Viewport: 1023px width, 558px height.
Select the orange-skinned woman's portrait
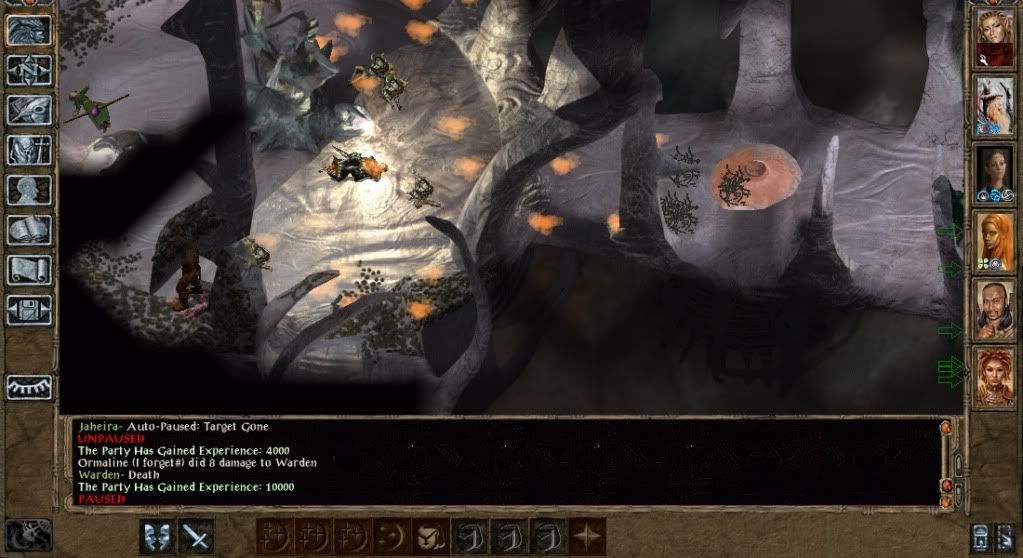[995, 242]
